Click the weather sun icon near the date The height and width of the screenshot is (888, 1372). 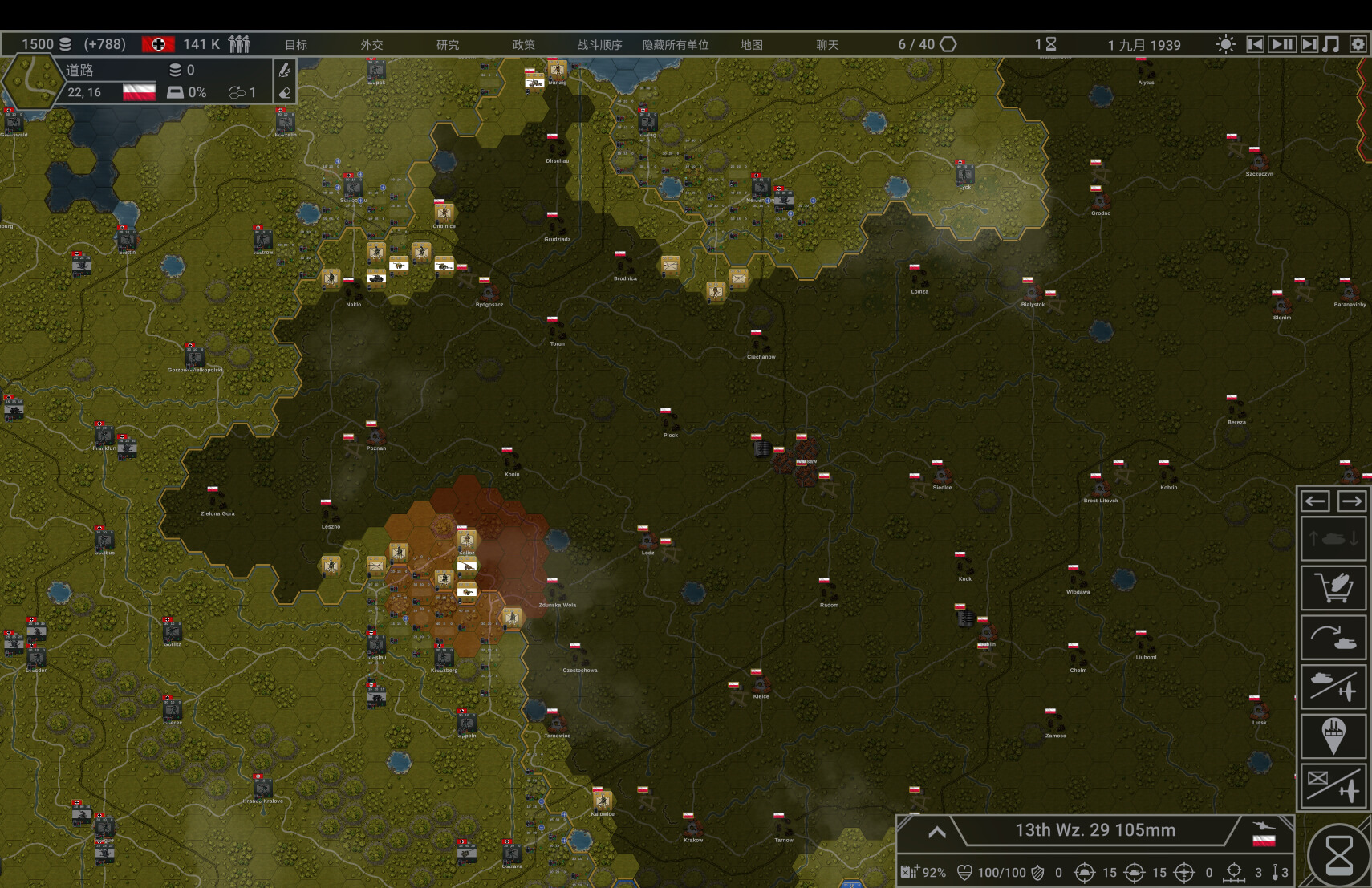click(x=1225, y=45)
